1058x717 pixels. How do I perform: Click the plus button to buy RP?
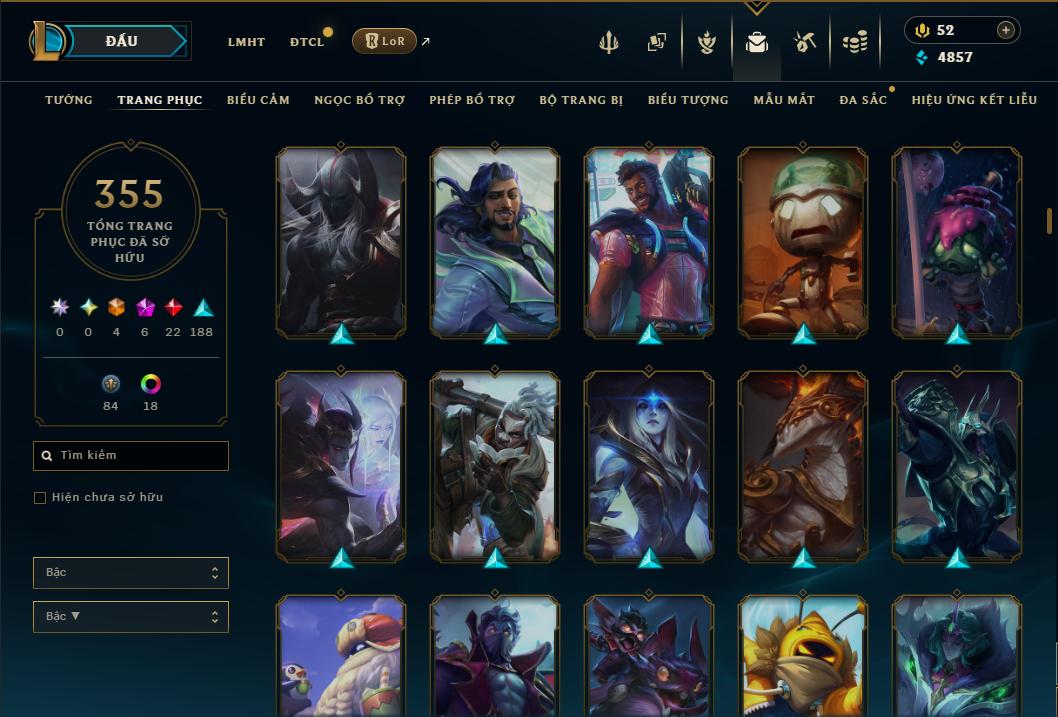(1005, 30)
